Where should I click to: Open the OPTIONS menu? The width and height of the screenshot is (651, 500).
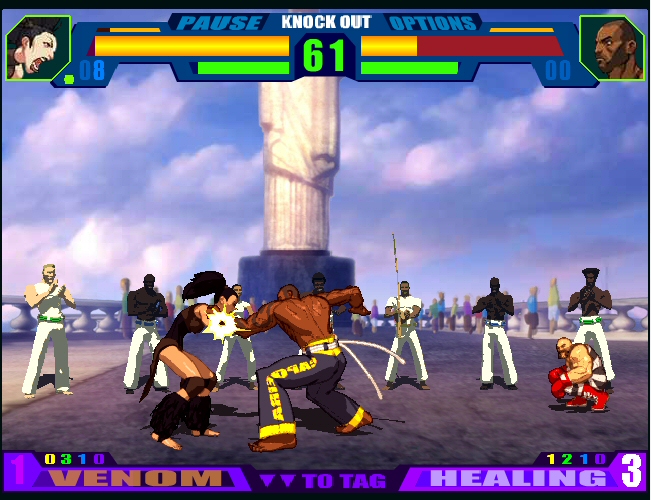[x=431, y=22]
